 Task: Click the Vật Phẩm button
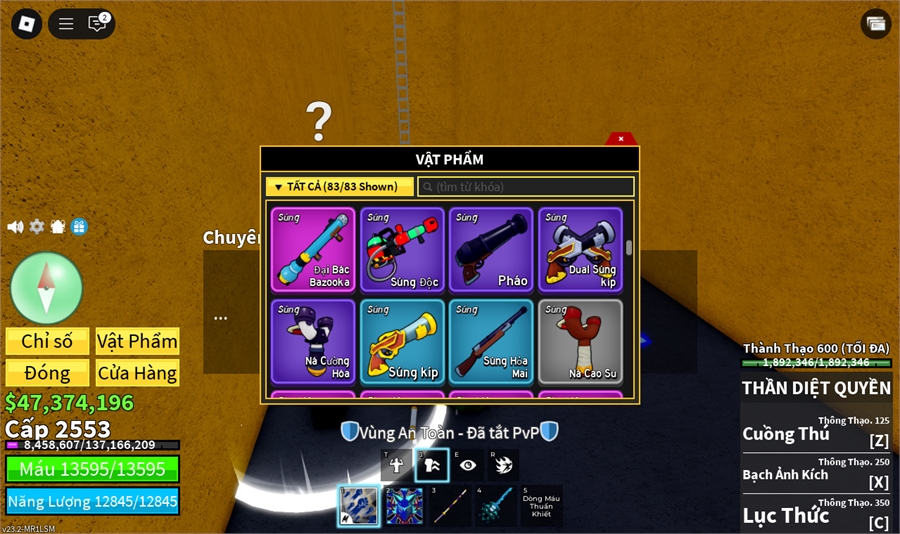pos(137,341)
